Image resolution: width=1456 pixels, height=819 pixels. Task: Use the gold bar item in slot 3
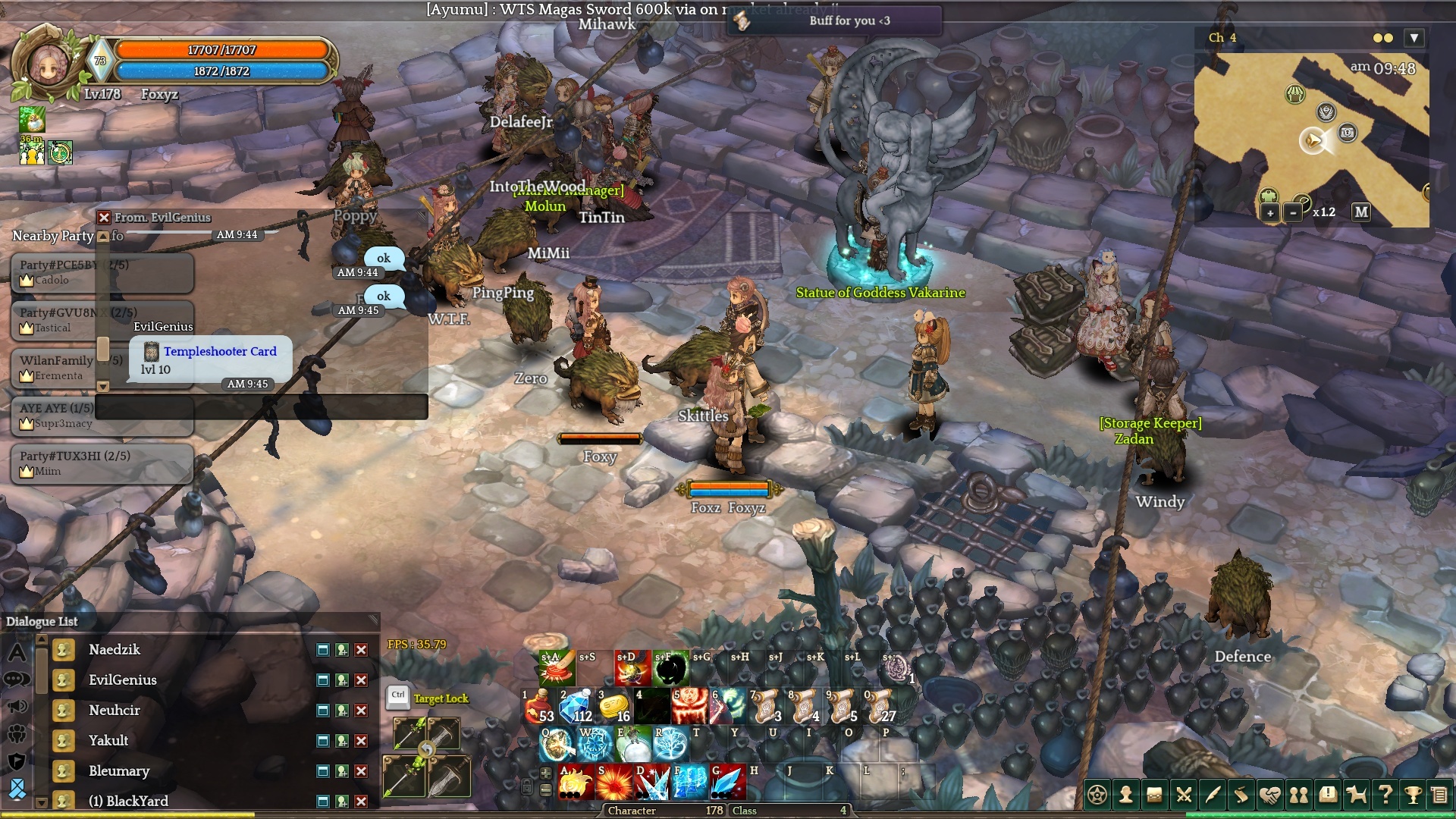615,707
